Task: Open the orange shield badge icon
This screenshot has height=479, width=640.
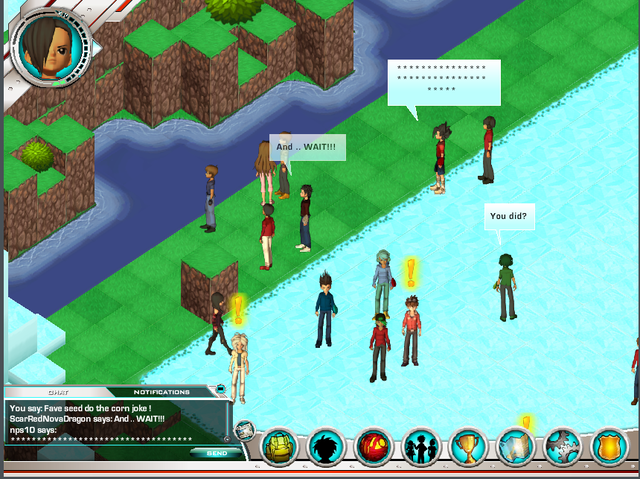Action: tap(609, 446)
